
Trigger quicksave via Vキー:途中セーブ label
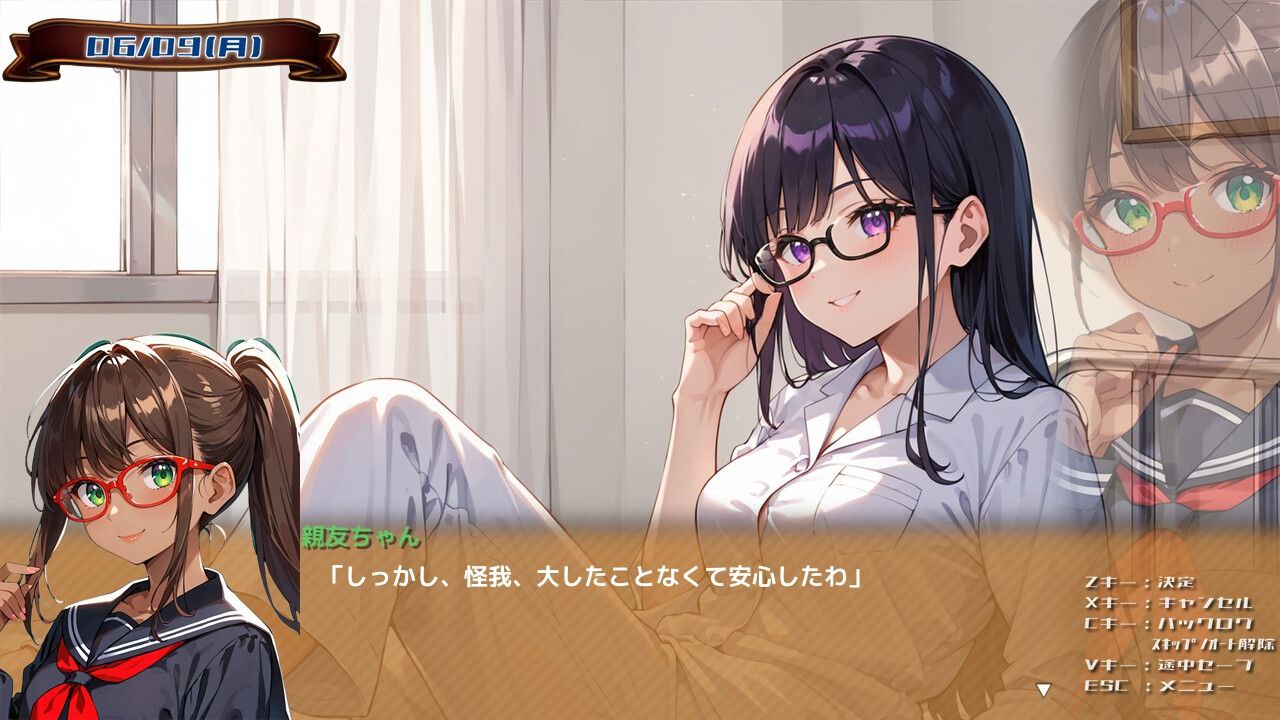click(1165, 663)
